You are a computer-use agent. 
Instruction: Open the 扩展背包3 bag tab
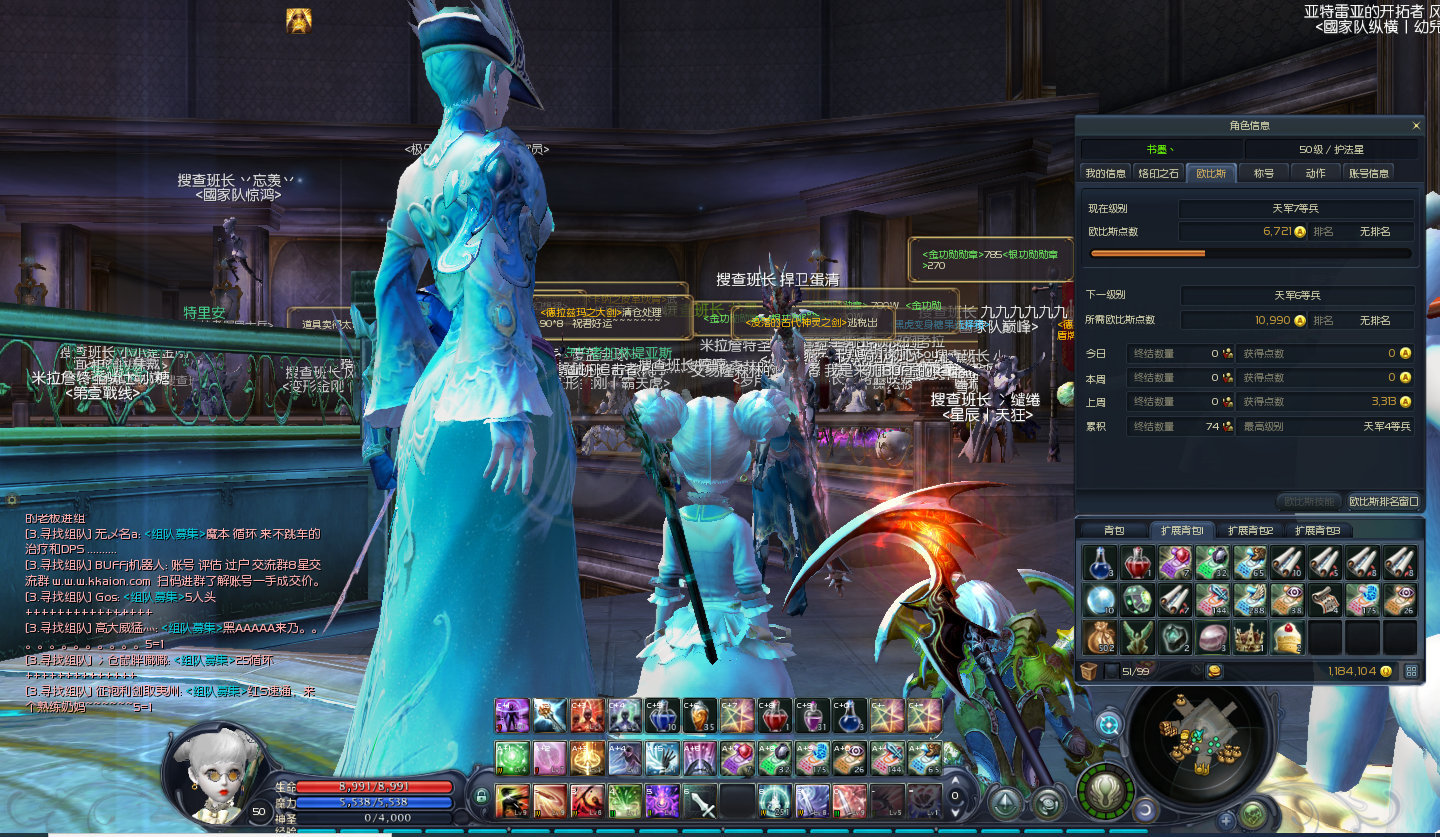pyautogui.click(x=1317, y=530)
